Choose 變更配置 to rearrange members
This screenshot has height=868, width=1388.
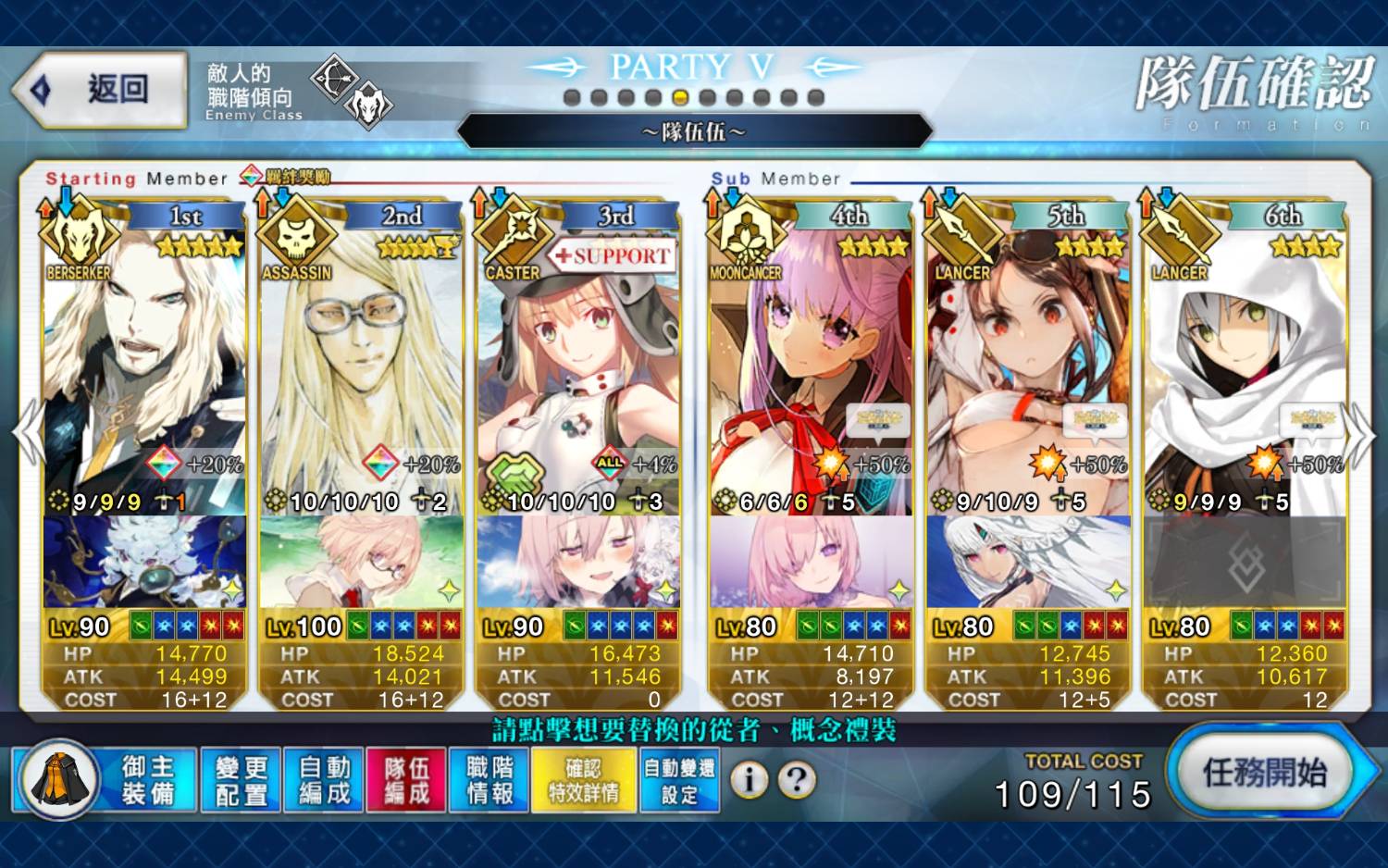(x=241, y=780)
